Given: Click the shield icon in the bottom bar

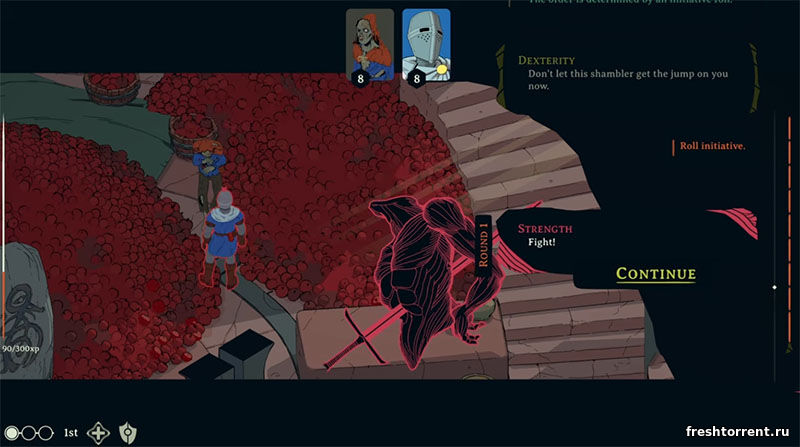Looking at the screenshot, I should 127,433.
